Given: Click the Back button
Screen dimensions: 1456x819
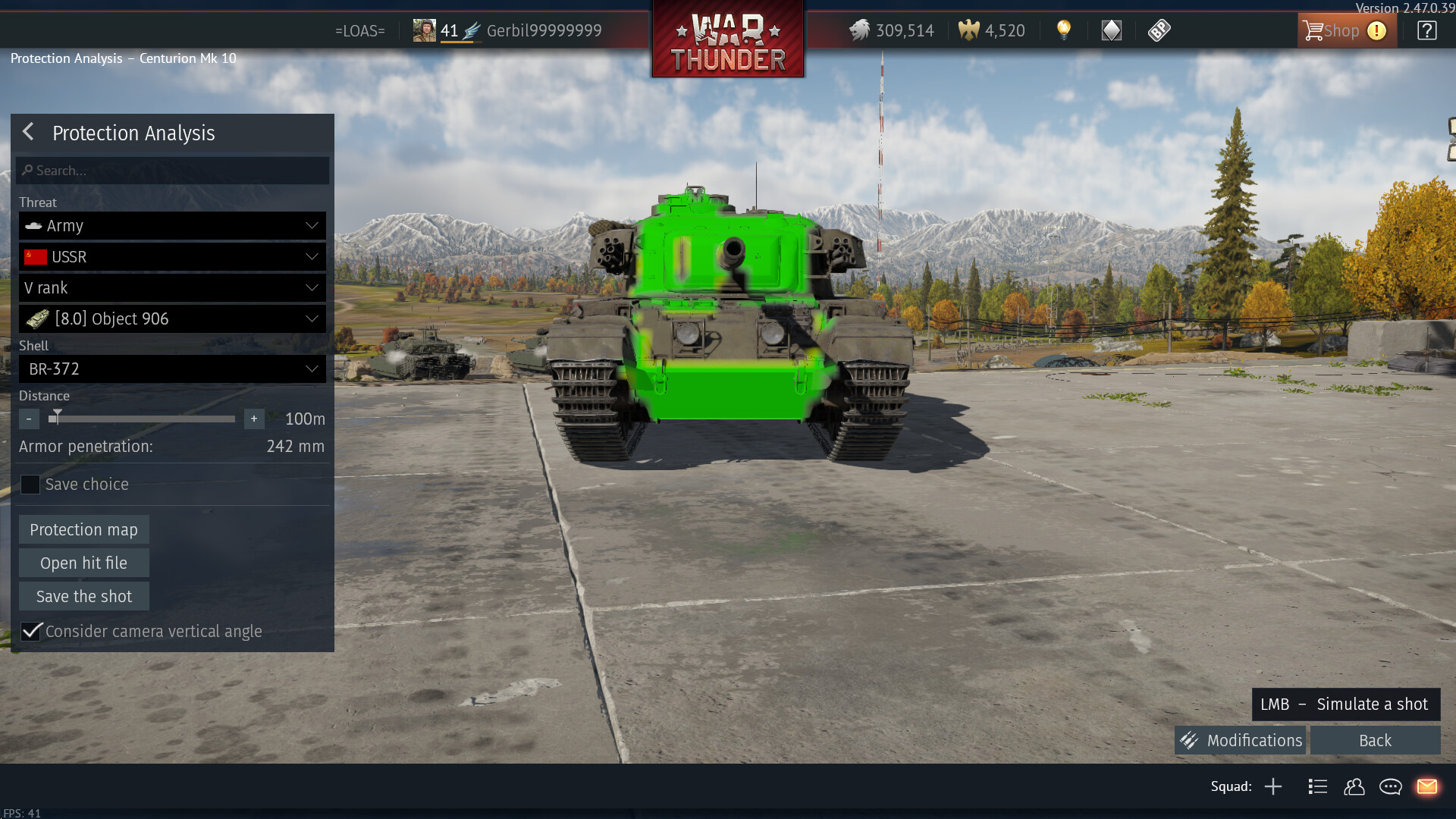Looking at the screenshot, I should click(x=1375, y=740).
